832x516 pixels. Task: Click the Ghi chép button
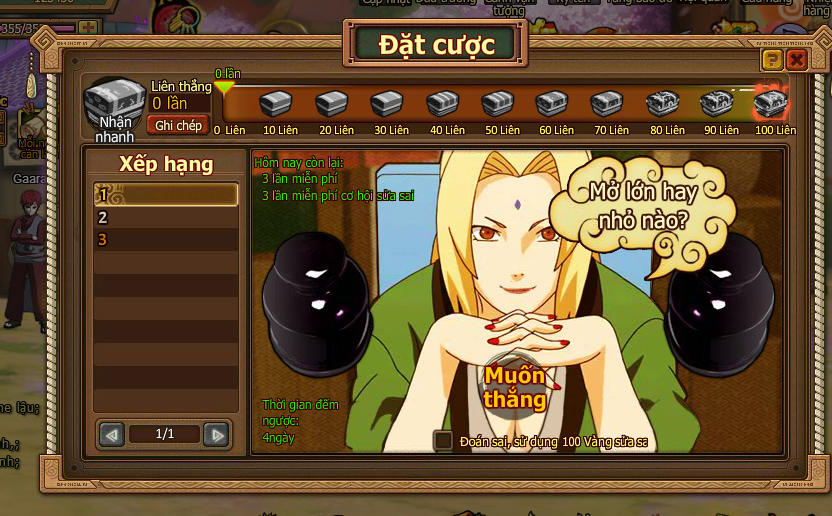[x=178, y=125]
